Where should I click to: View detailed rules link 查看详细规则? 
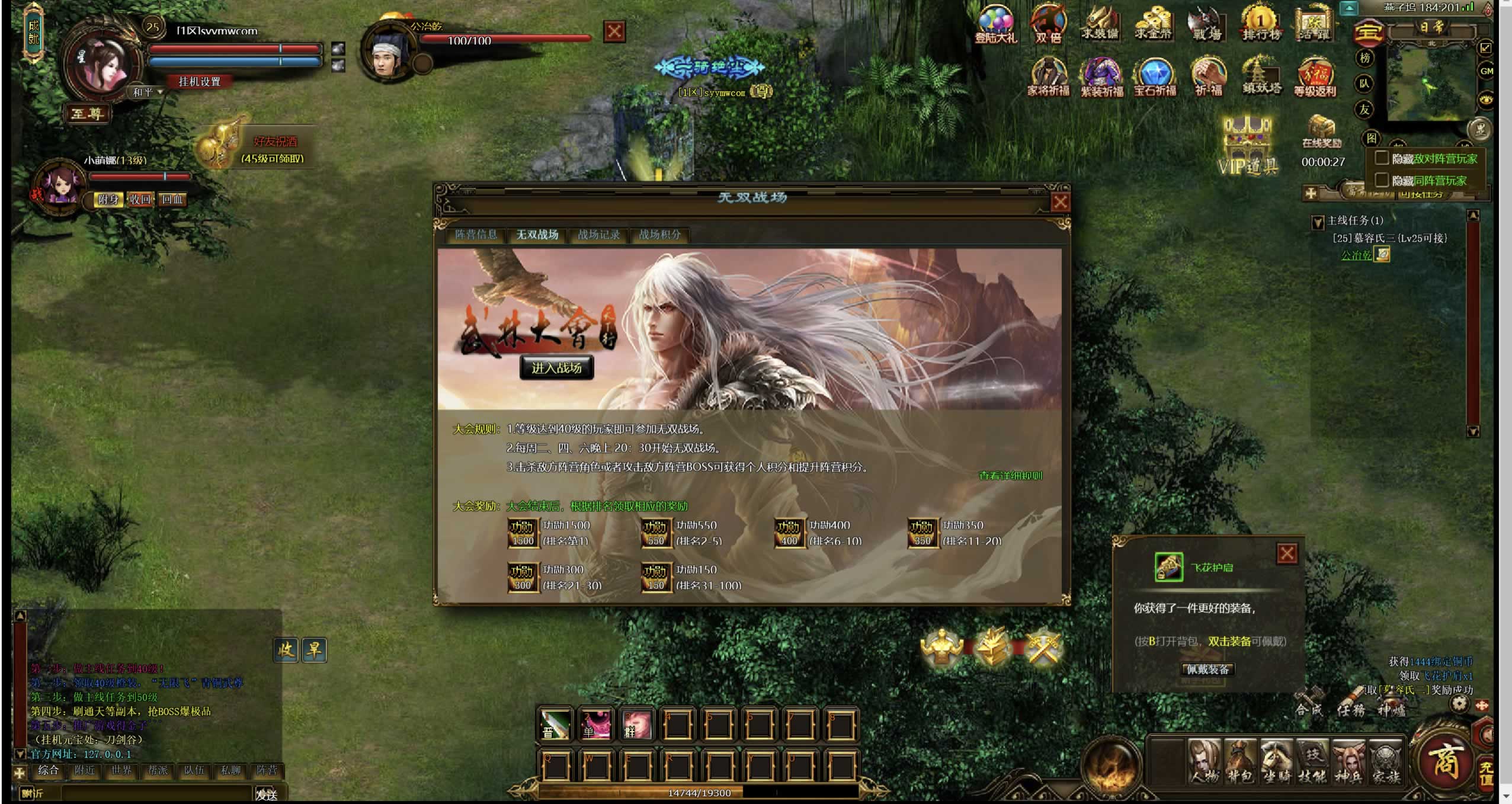pos(1010,475)
